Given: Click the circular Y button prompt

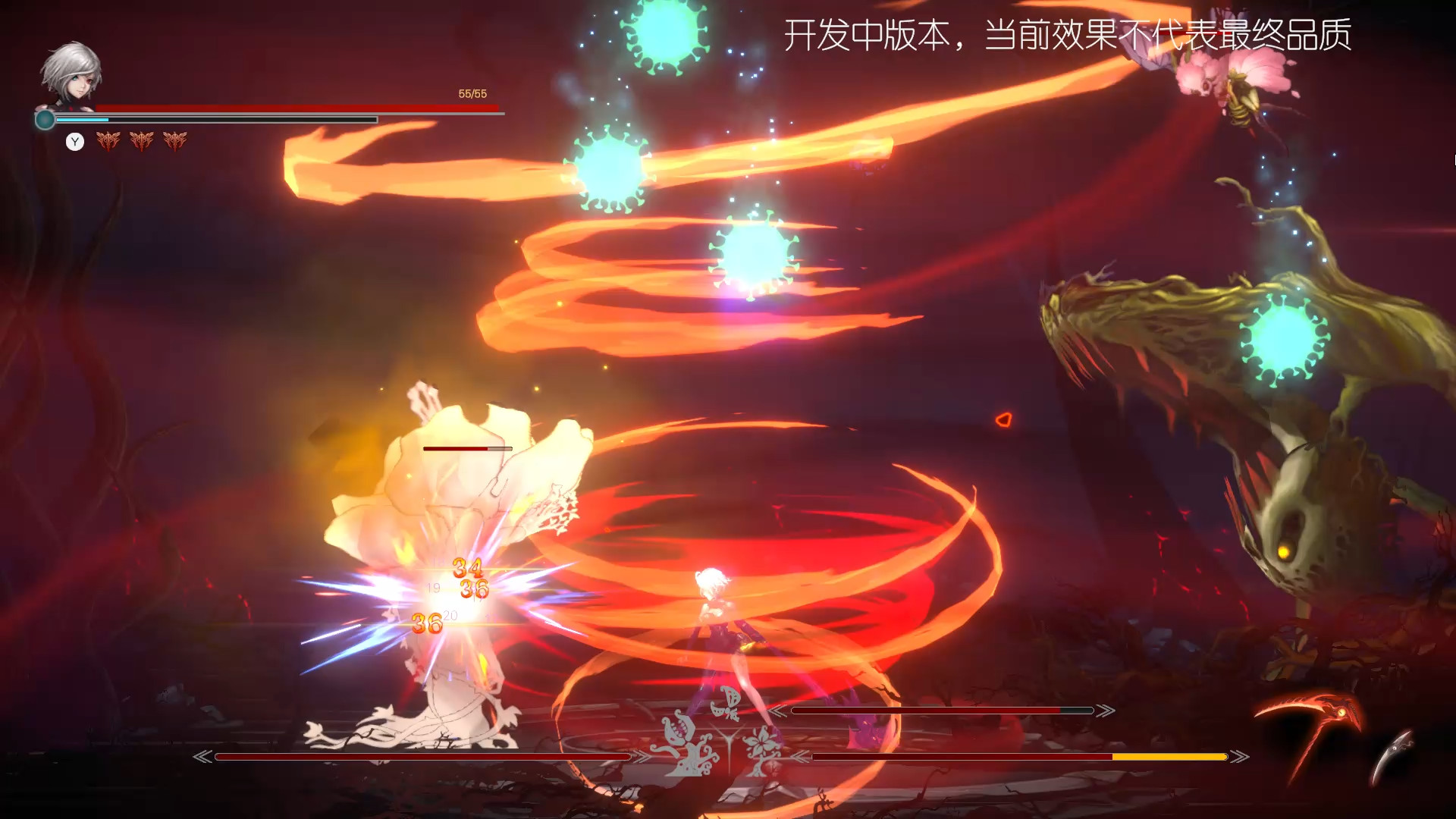Looking at the screenshot, I should point(75,142).
